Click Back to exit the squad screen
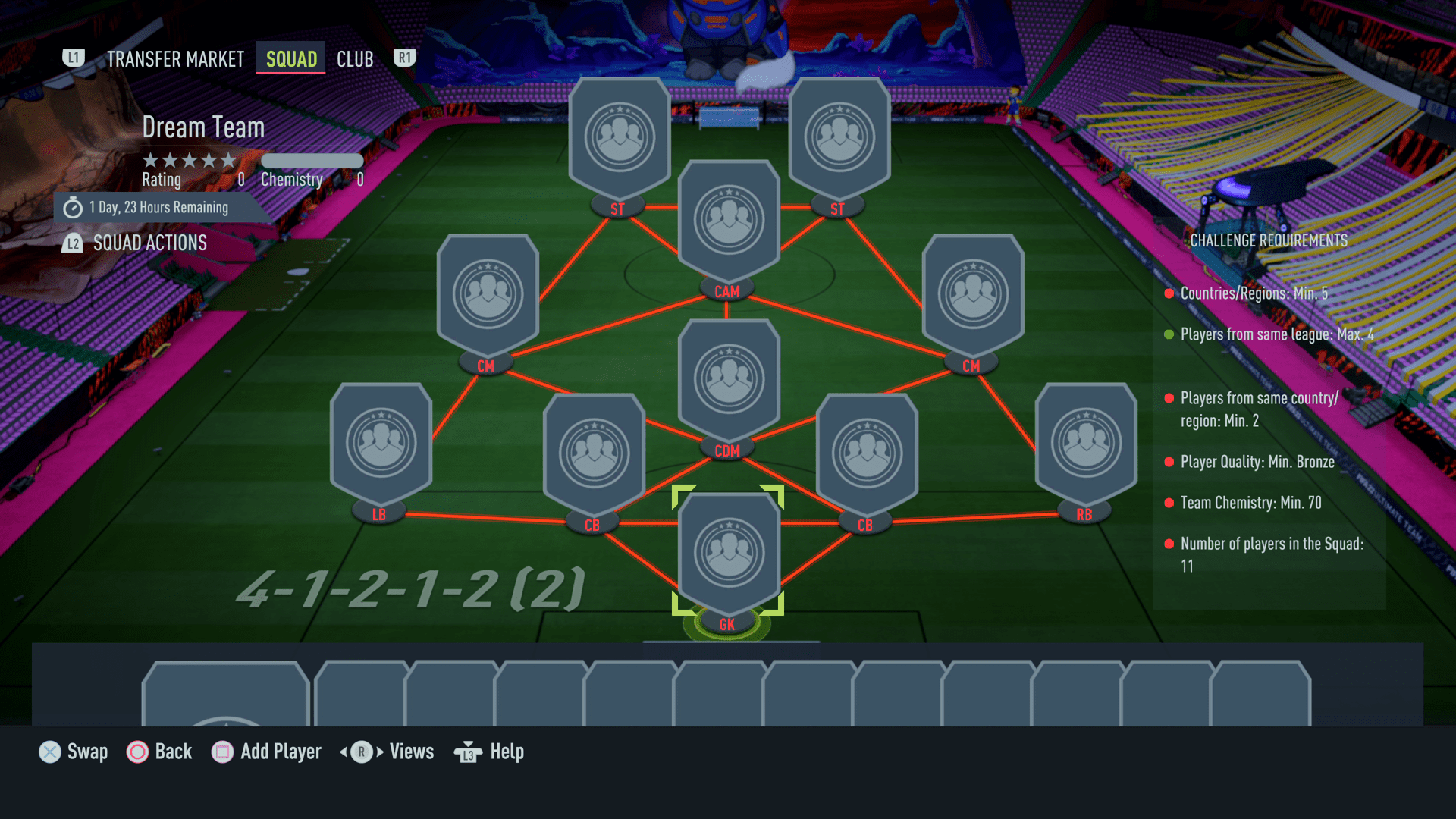This screenshot has width=1456, height=819. click(x=160, y=752)
